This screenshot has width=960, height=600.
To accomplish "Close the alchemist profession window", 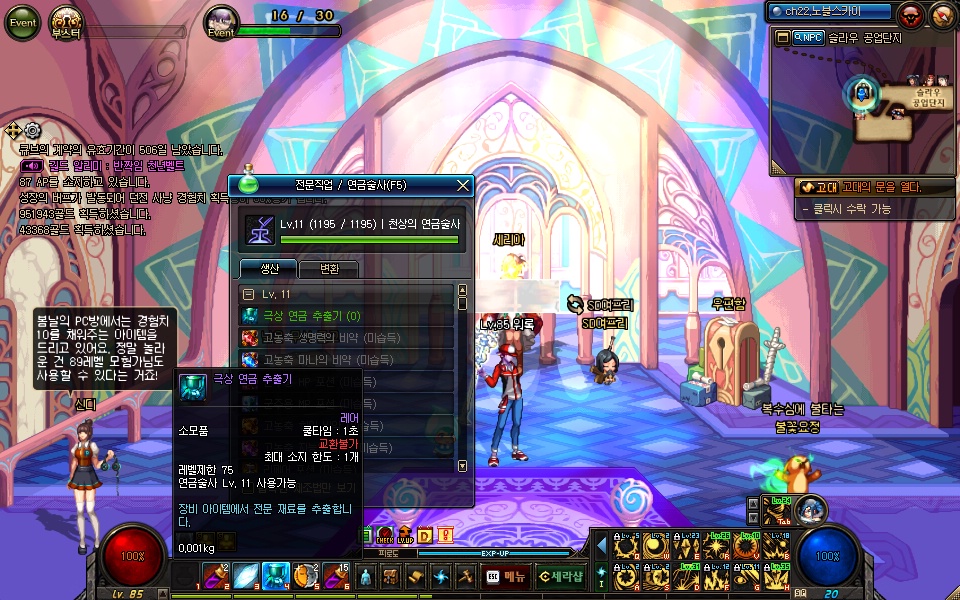I will pyautogui.click(x=463, y=185).
